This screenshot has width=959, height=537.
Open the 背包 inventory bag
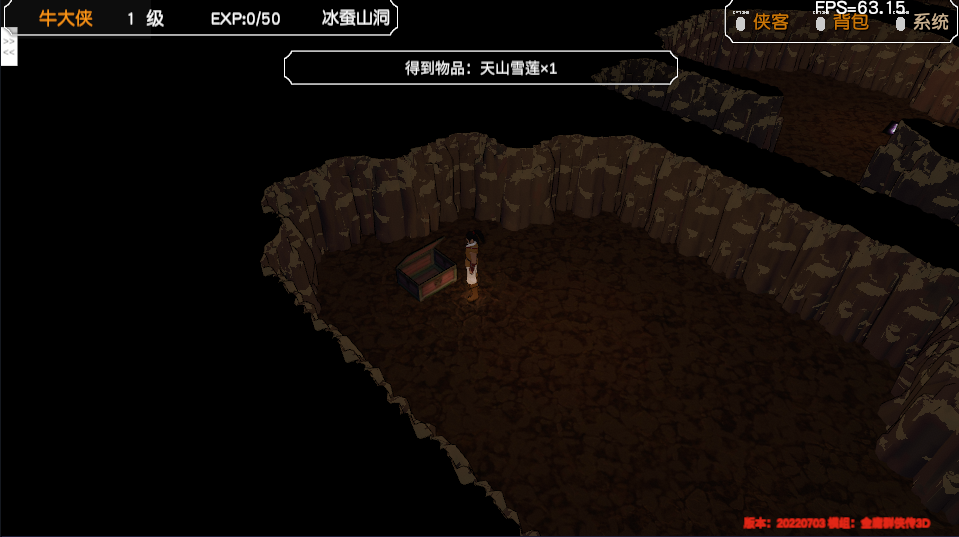tap(850, 22)
